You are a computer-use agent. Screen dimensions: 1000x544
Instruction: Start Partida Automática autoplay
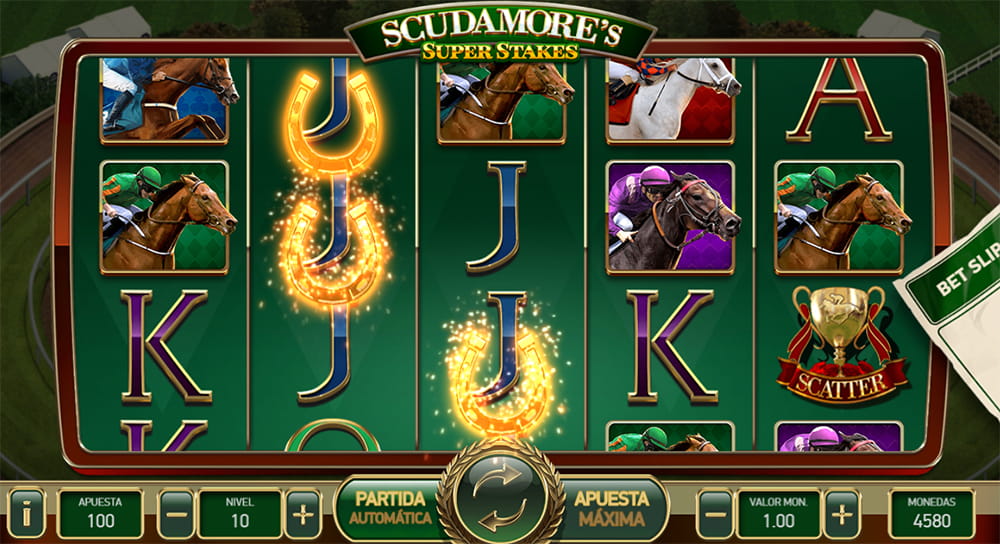pos(390,508)
